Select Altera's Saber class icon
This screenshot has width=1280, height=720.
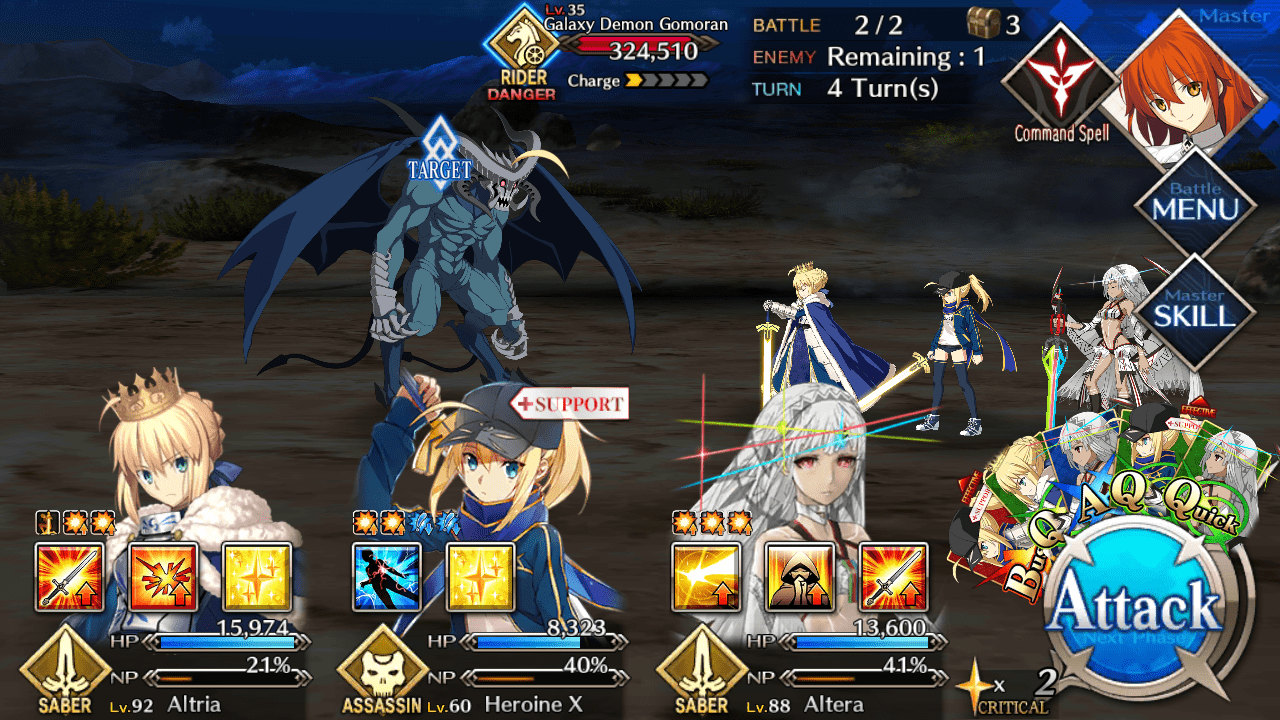(702, 670)
